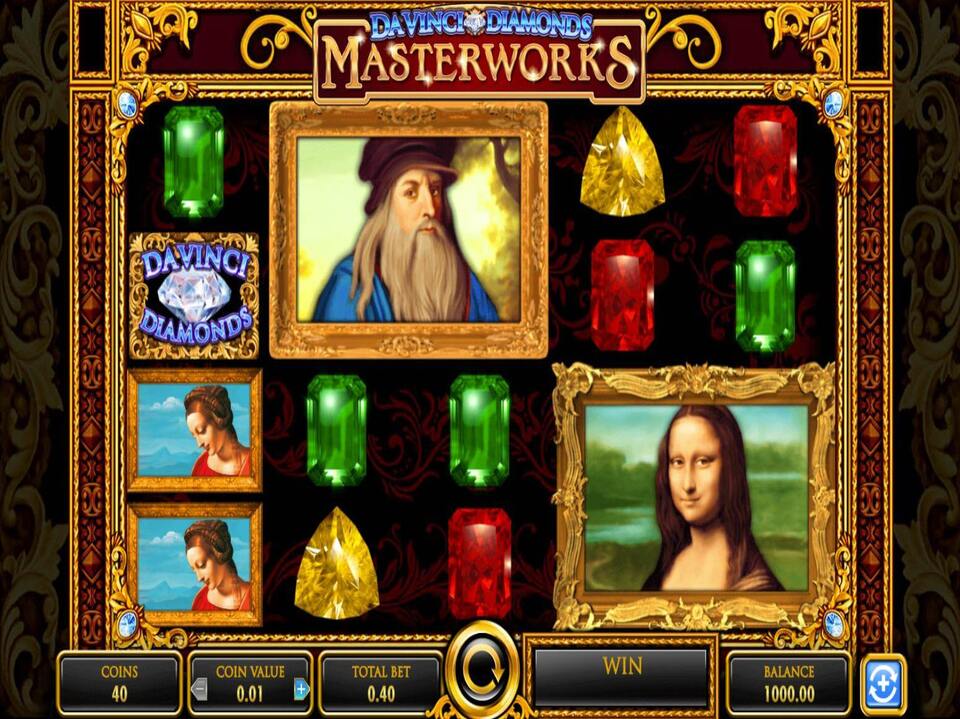The image size is (960, 719).
Task: Open the blue autoplay button
Action: point(883,684)
